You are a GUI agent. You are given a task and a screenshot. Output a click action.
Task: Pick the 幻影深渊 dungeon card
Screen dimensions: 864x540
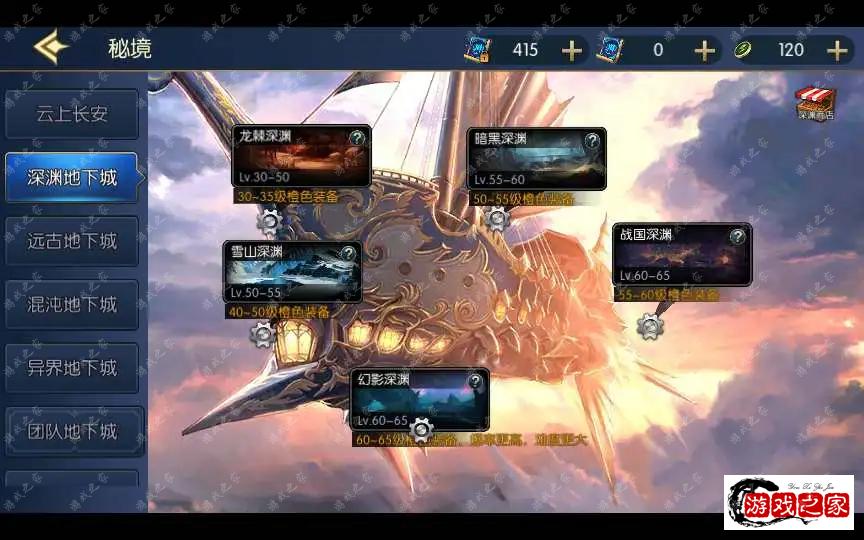419,399
